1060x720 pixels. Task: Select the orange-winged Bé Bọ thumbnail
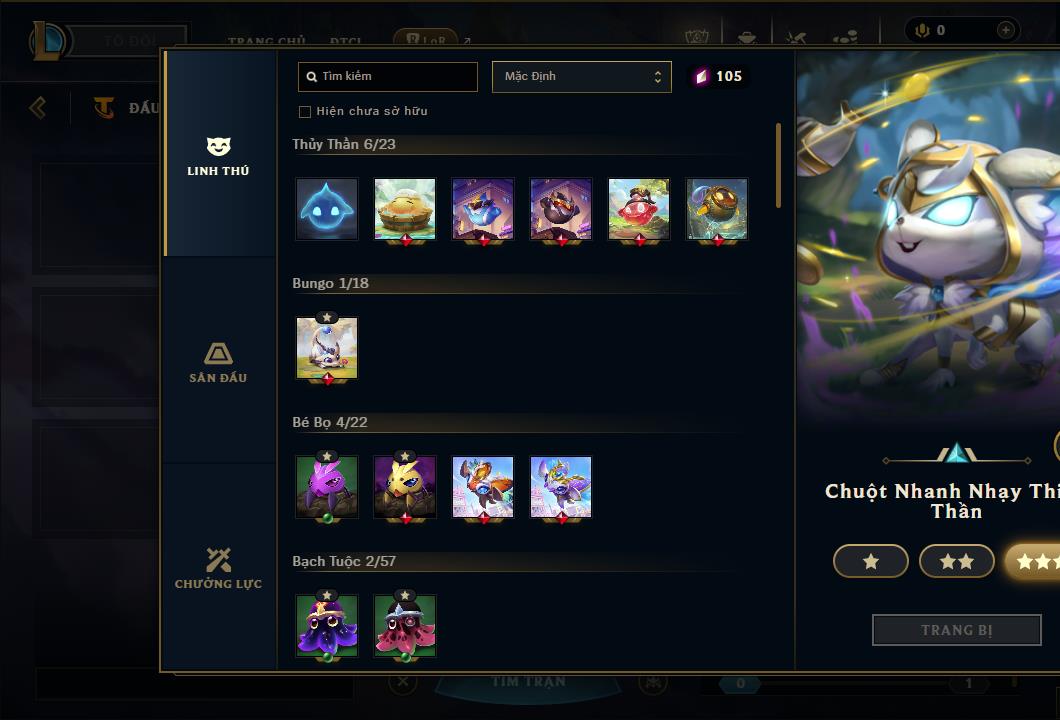point(483,487)
